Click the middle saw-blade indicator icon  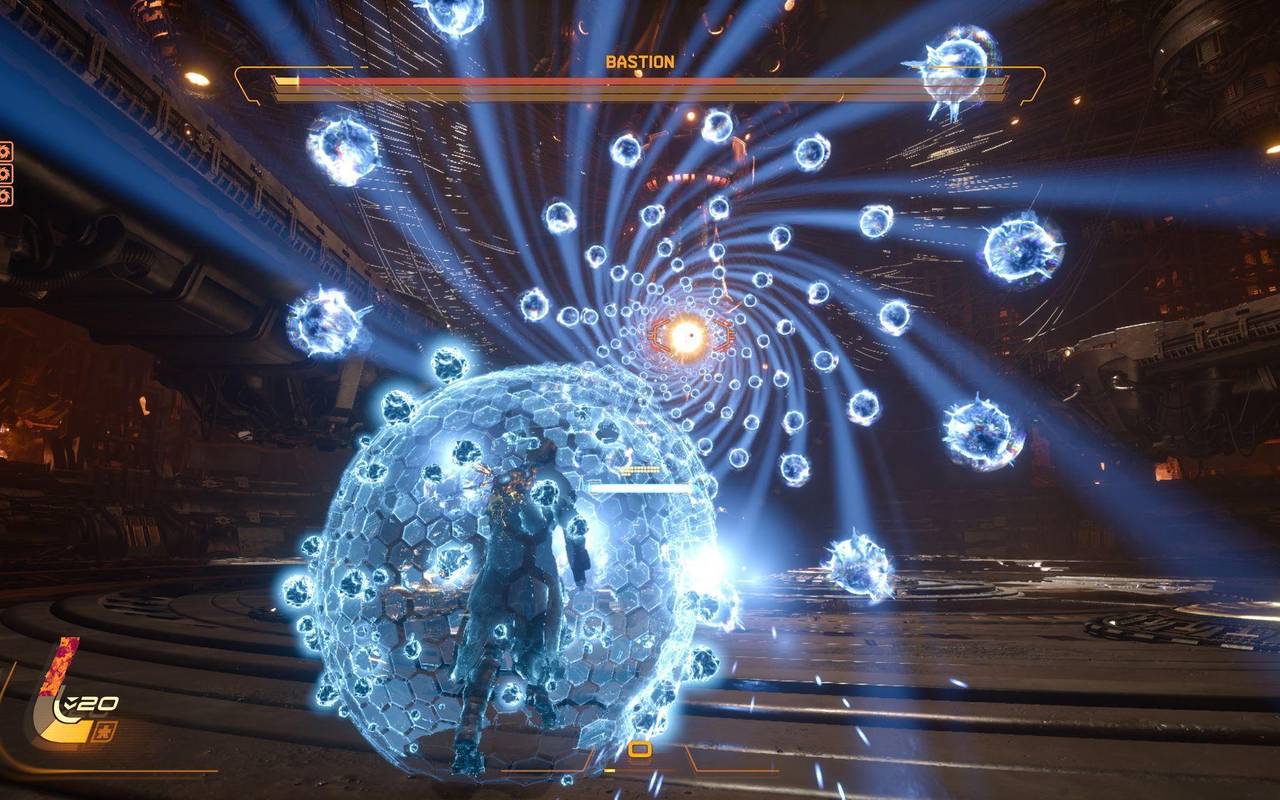tap(6, 173)
